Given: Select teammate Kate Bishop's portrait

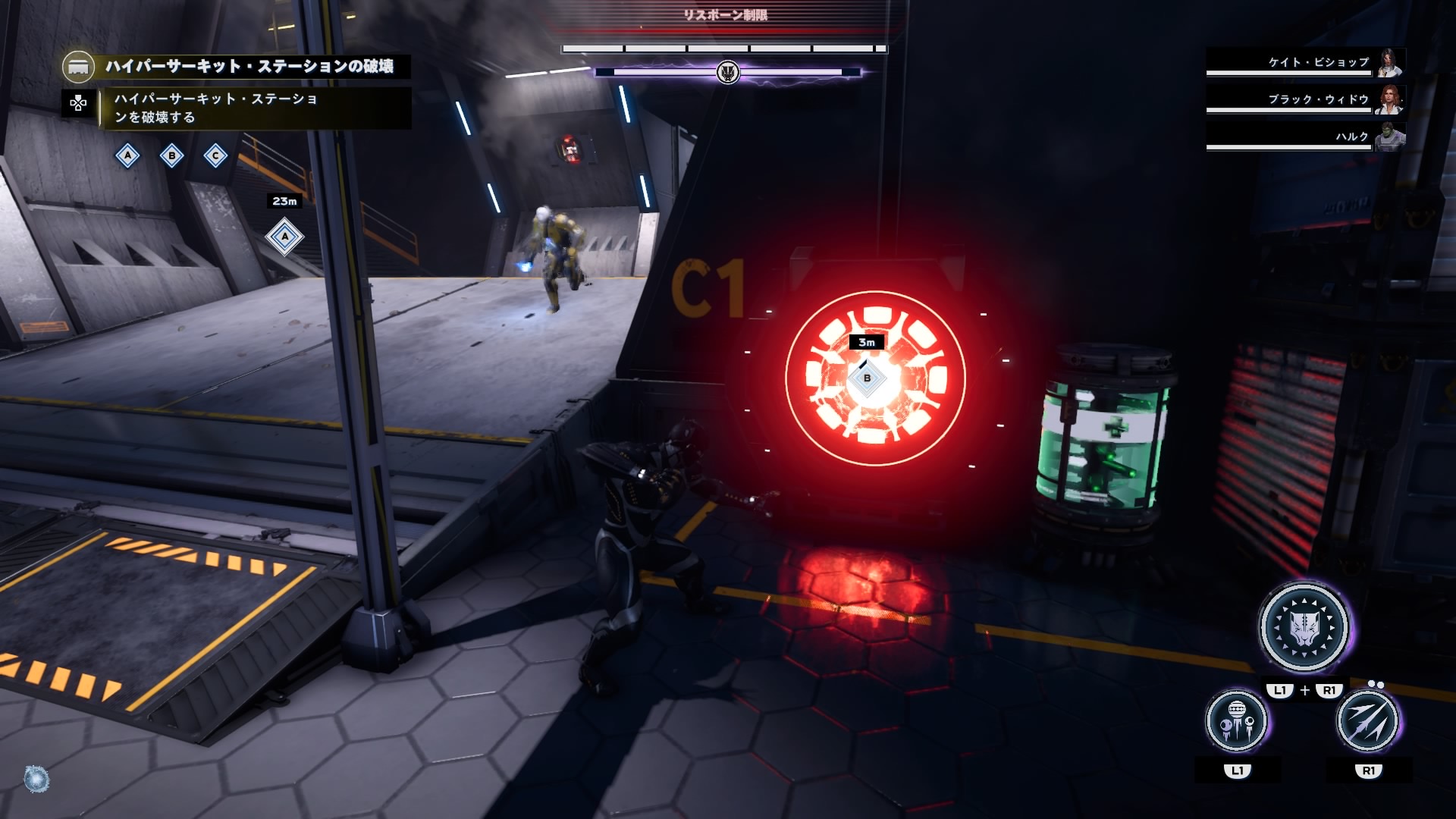Looking at the screenshot, I should [x=1390, y=63].
